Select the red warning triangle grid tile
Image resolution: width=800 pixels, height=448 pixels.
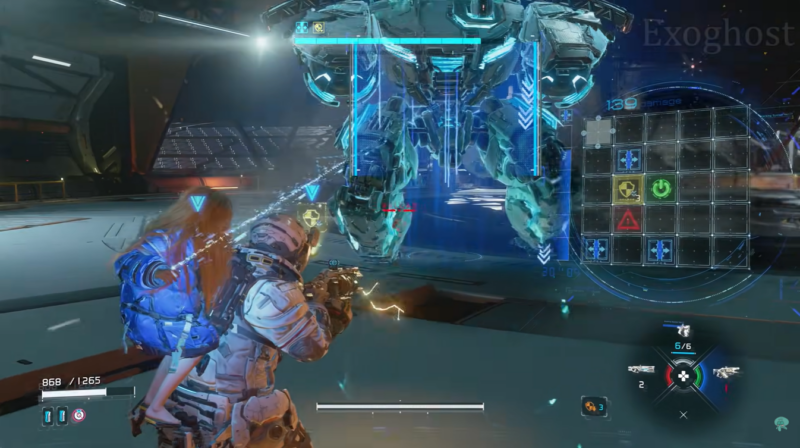(629, 219)
